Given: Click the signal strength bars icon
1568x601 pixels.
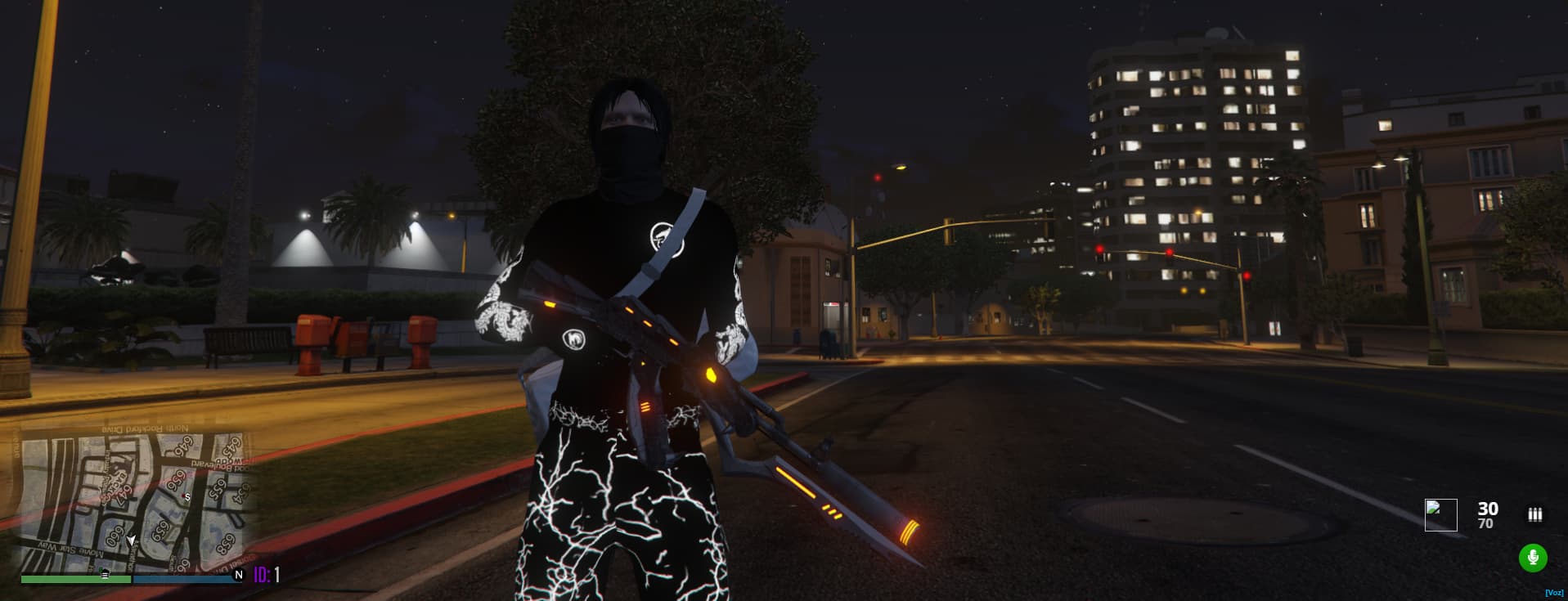Looking at the screenshot, I should click(x=1535, y=514).
